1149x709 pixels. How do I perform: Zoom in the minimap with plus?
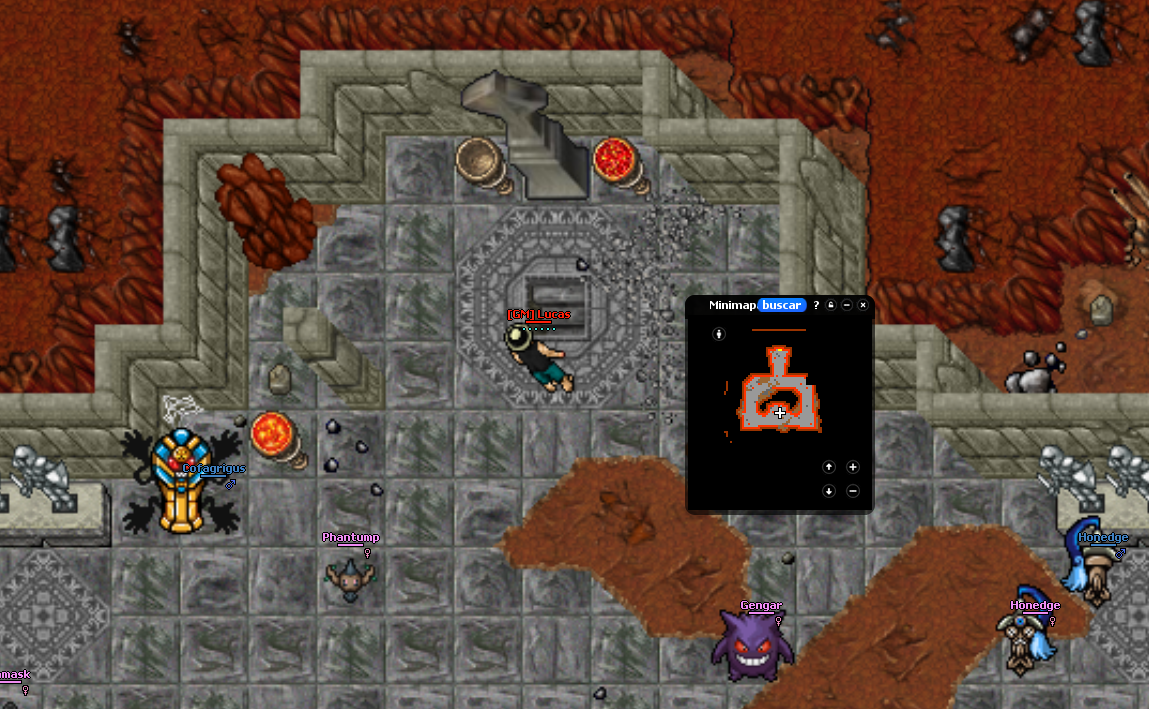[x=853, y=467]
